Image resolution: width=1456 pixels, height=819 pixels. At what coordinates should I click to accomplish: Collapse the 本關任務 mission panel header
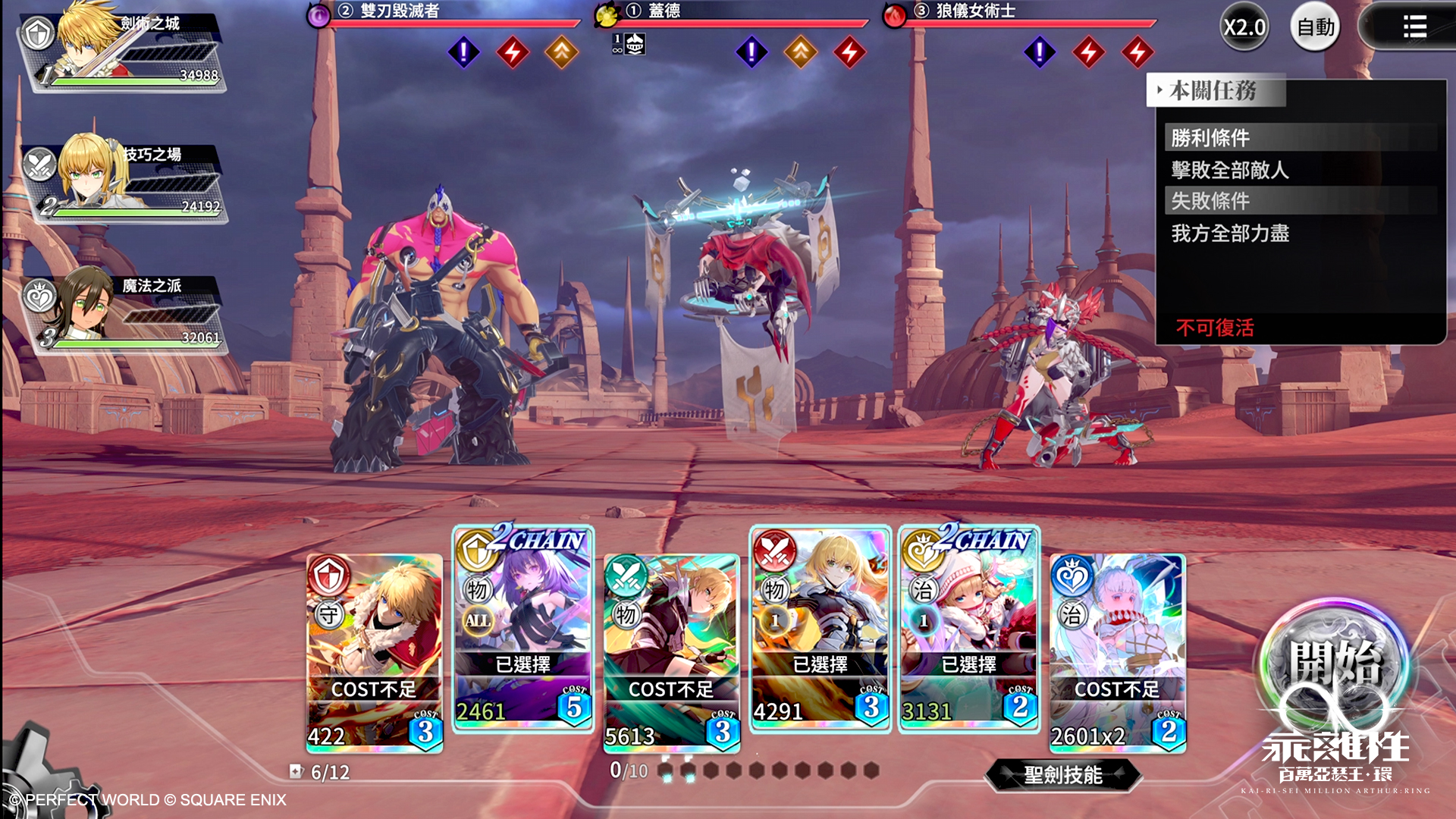1215,91
